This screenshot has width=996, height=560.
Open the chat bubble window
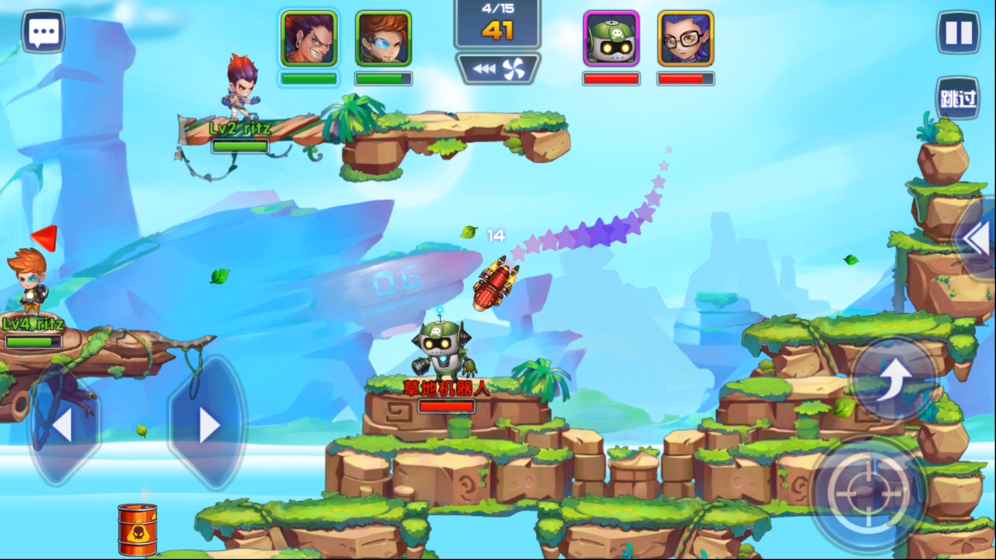[43, 32]
